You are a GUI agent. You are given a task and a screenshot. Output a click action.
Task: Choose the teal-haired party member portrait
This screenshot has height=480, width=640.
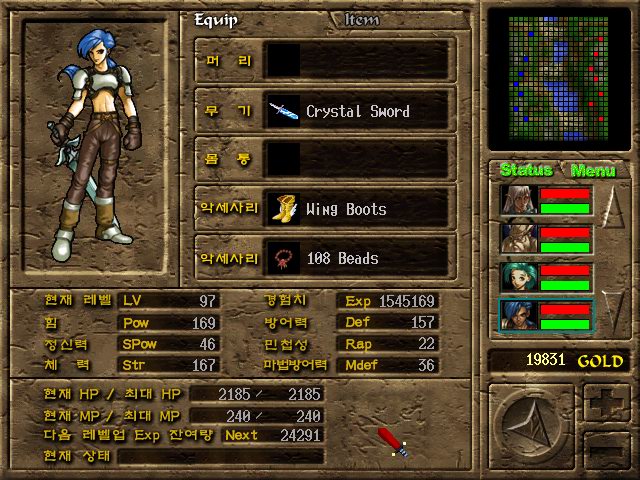(519, 278)
